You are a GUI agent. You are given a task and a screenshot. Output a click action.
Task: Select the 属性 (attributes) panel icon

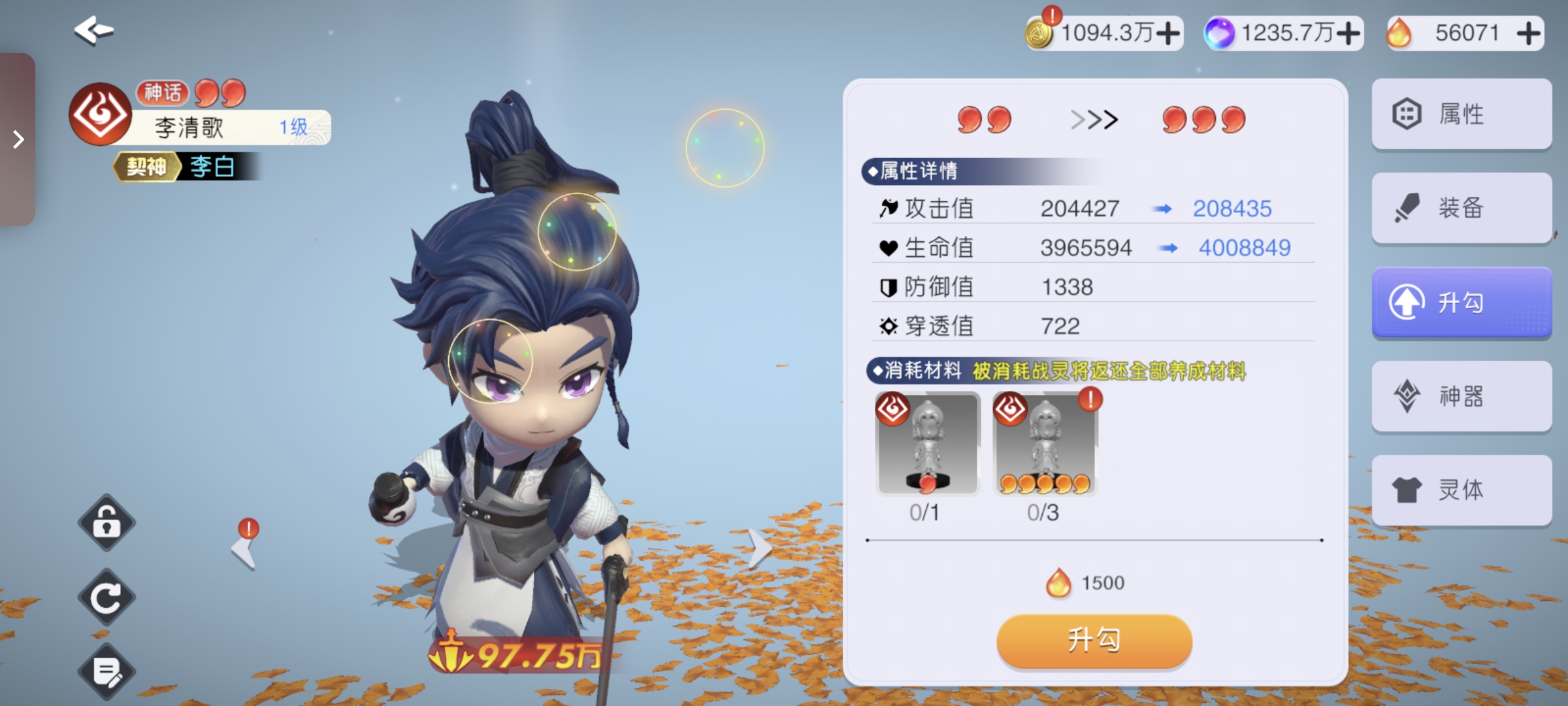tap(1461, 114)
